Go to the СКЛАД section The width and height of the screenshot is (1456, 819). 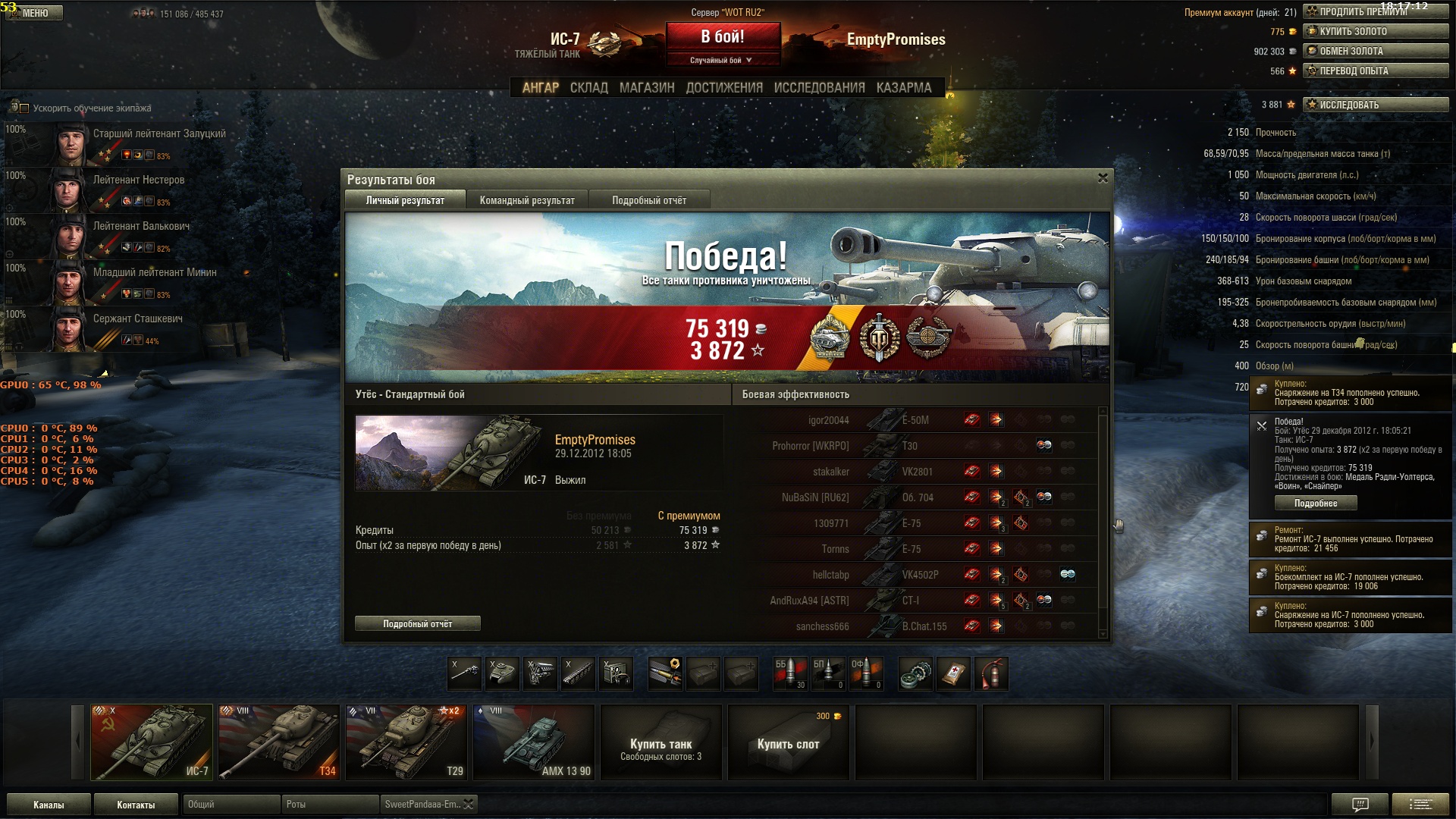tap(589, 88)
